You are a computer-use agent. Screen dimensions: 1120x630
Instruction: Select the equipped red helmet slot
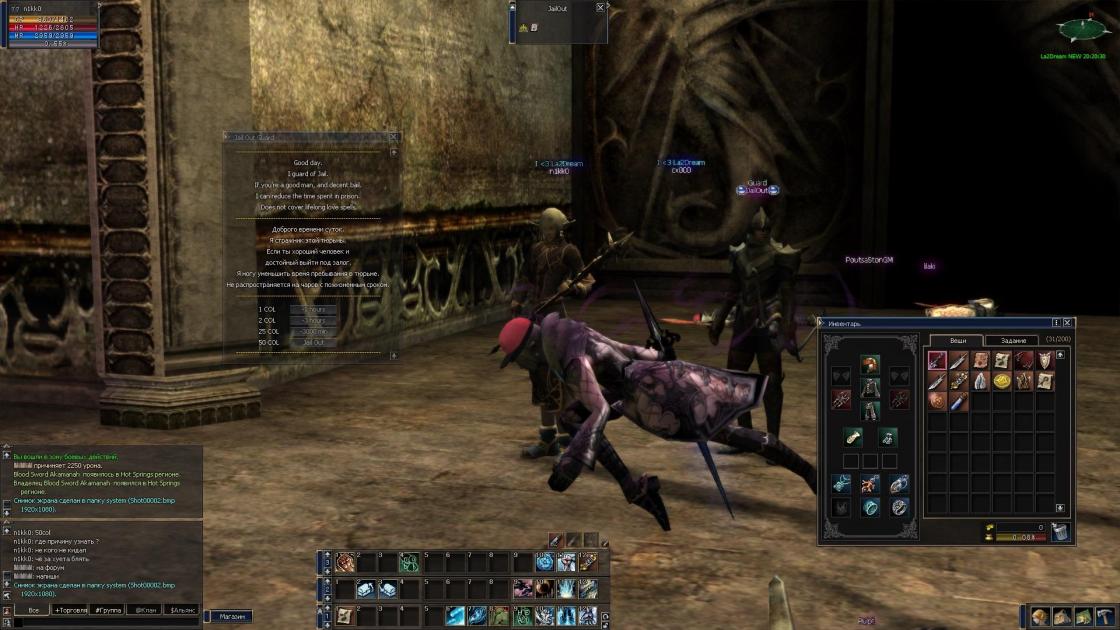[x=870, y=364]
